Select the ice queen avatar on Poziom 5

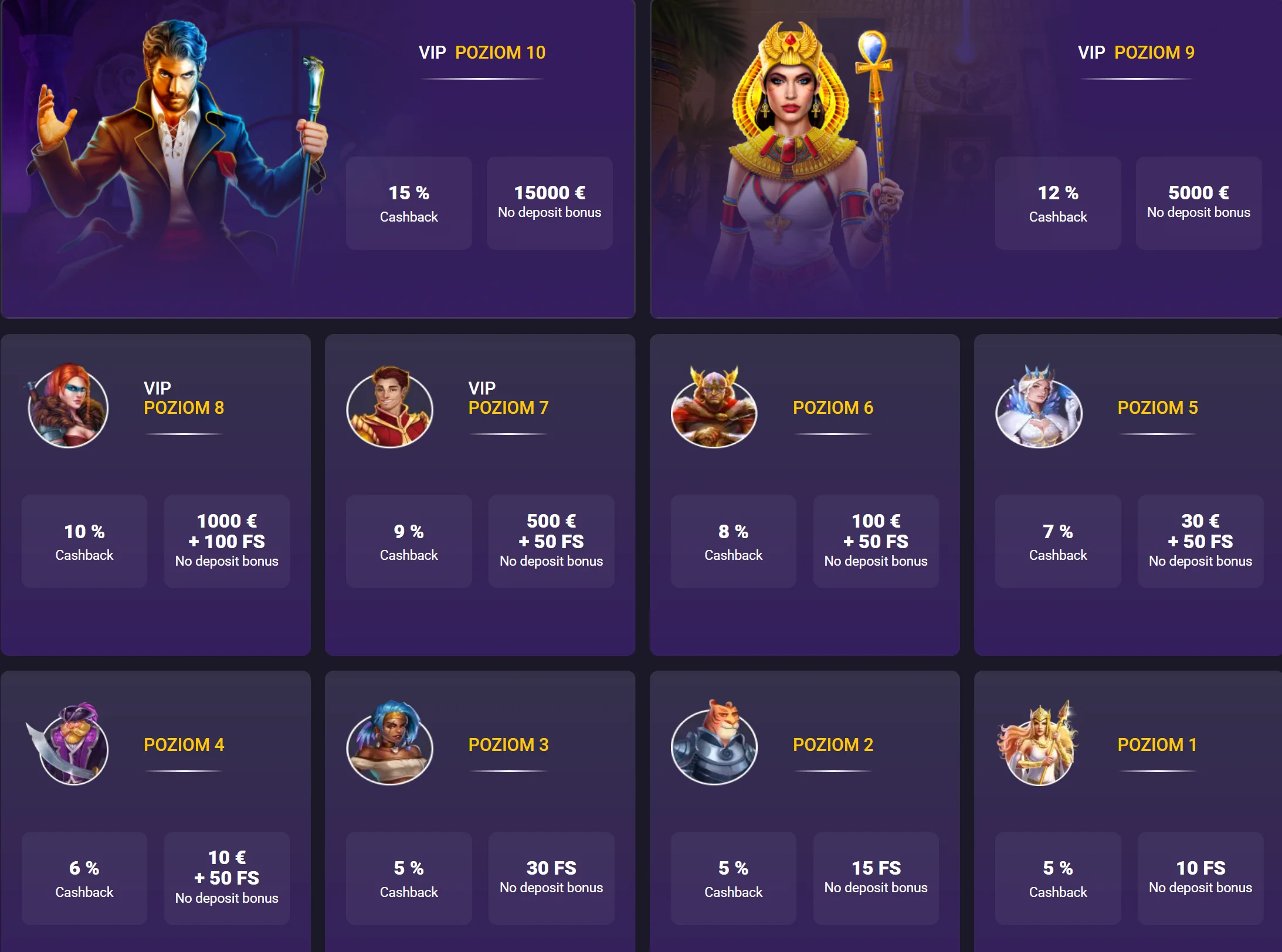coord(1038,410)
